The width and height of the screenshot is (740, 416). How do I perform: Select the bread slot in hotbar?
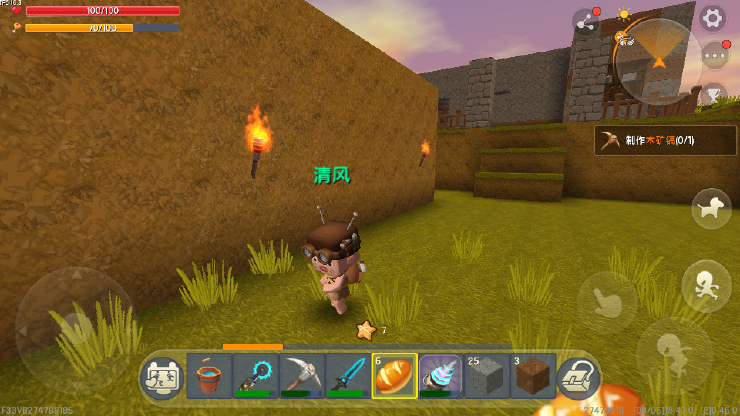(x=394, y=377)
